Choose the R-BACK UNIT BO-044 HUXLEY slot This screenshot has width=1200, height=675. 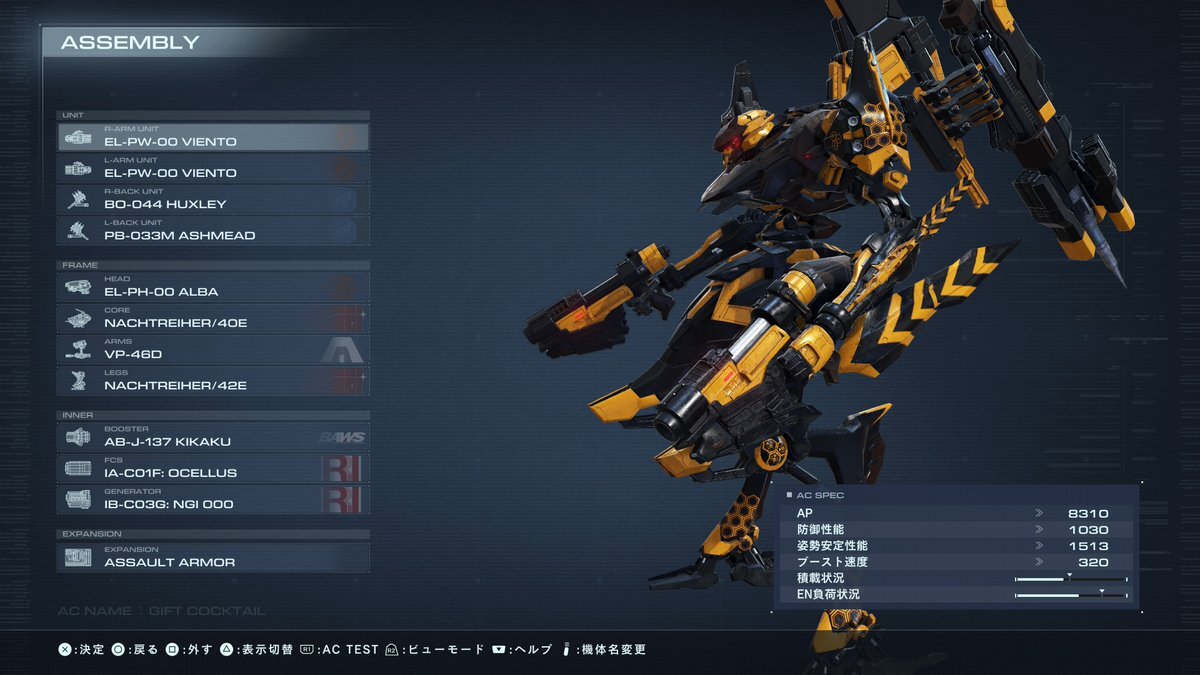point(213,199)
